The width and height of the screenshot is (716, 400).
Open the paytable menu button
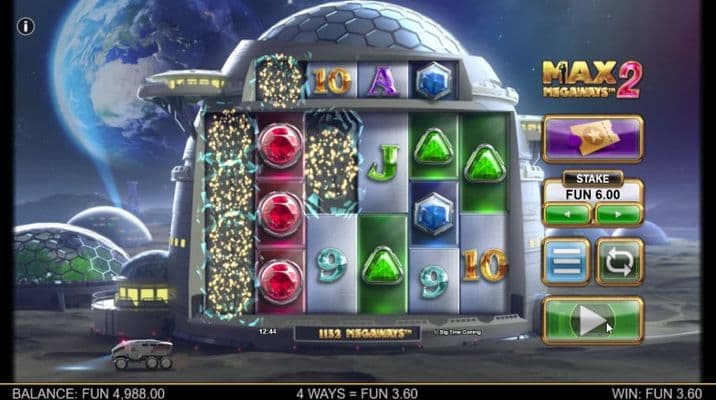[567, 262]
